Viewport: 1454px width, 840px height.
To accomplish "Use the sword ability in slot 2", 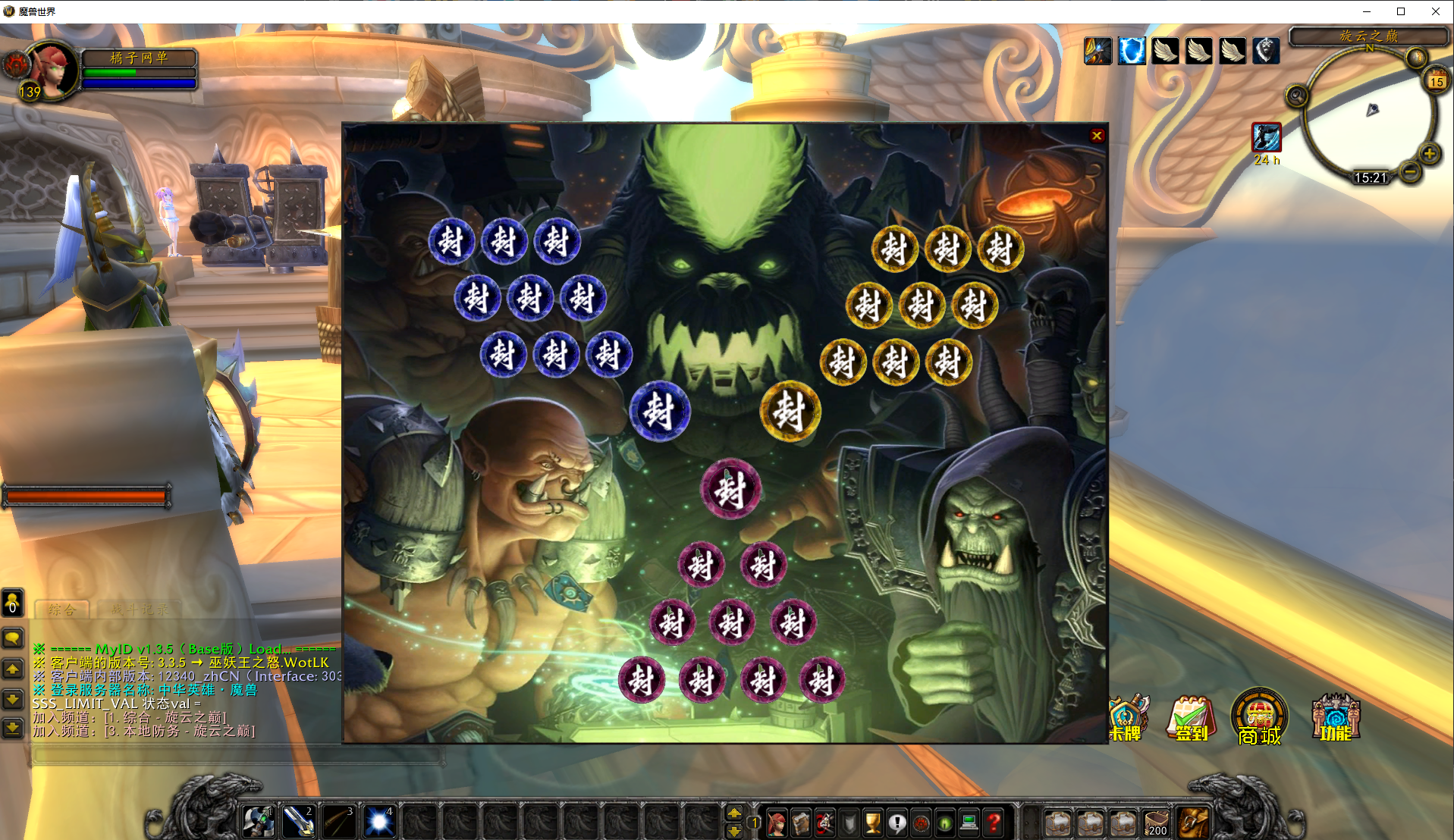I will 298,822.
